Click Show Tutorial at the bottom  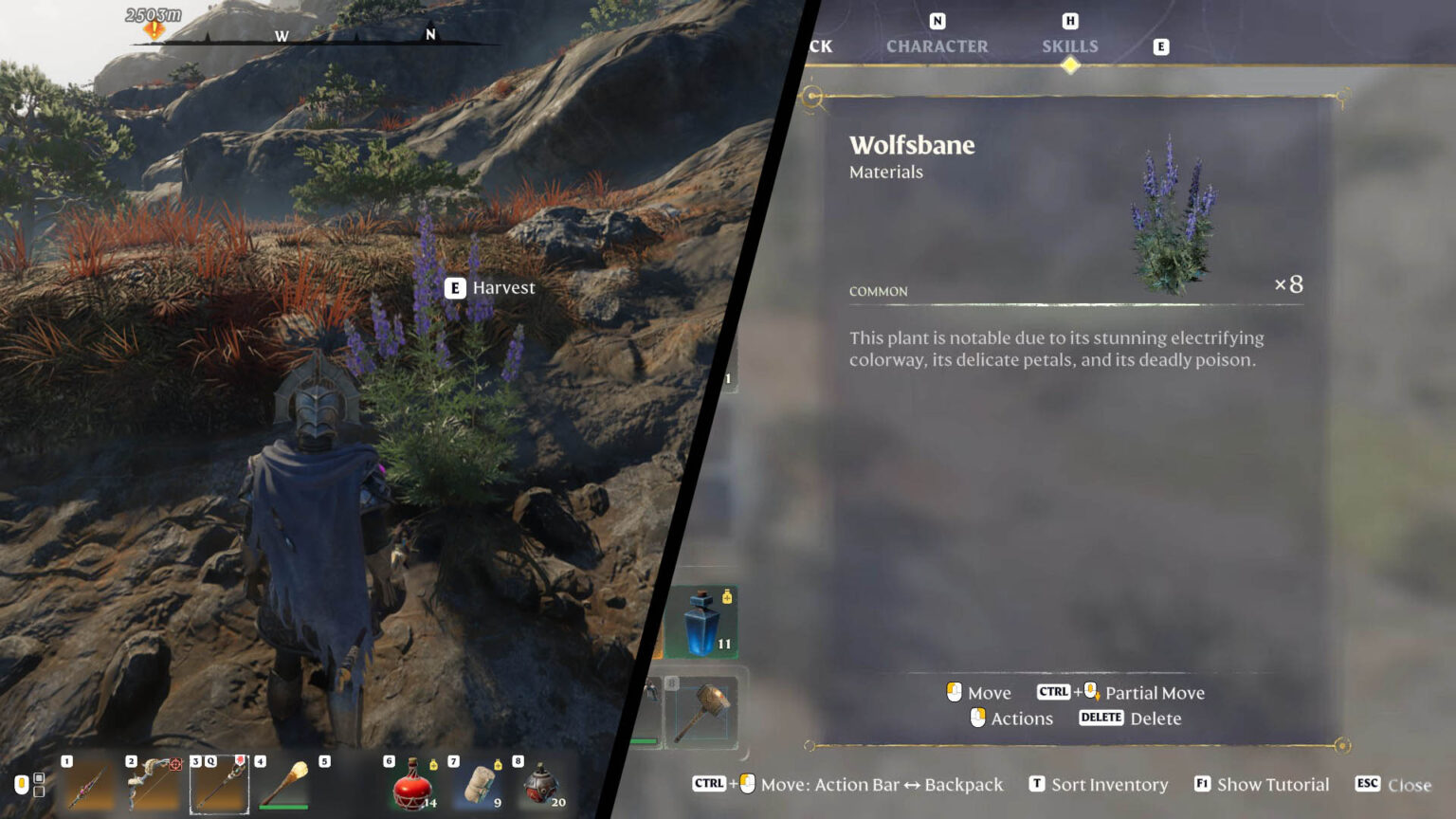(1274, 784)
